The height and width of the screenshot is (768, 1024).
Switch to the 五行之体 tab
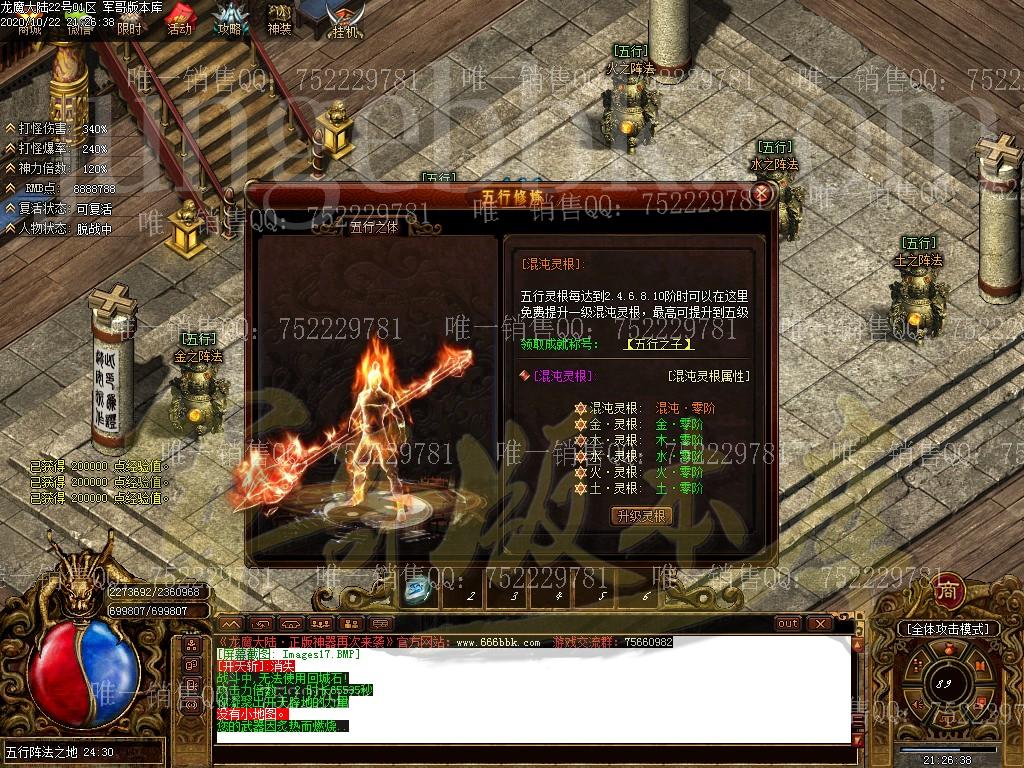click(x=374, y=226)
